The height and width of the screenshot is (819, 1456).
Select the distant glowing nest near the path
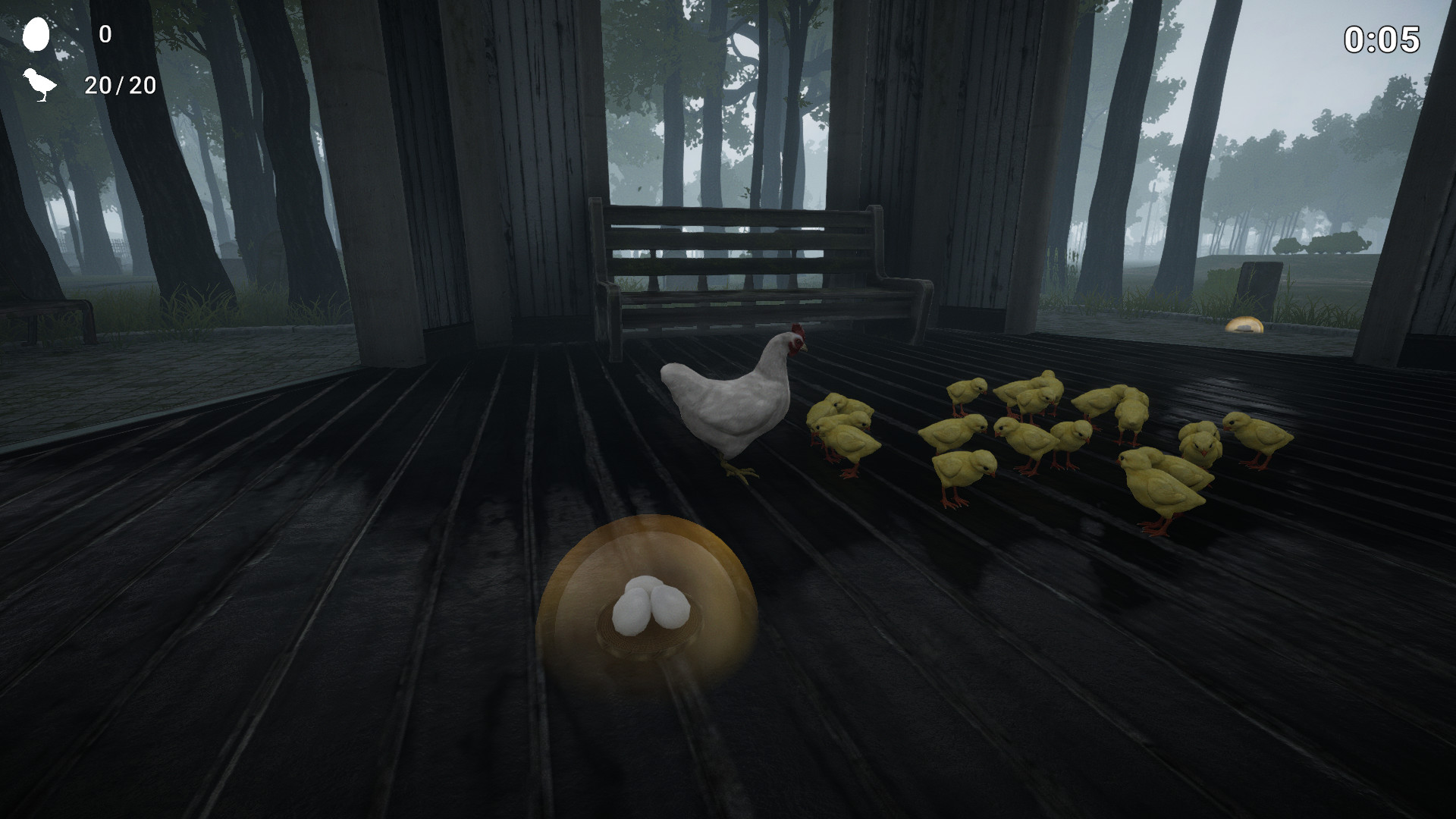[x=1244, y=326]
